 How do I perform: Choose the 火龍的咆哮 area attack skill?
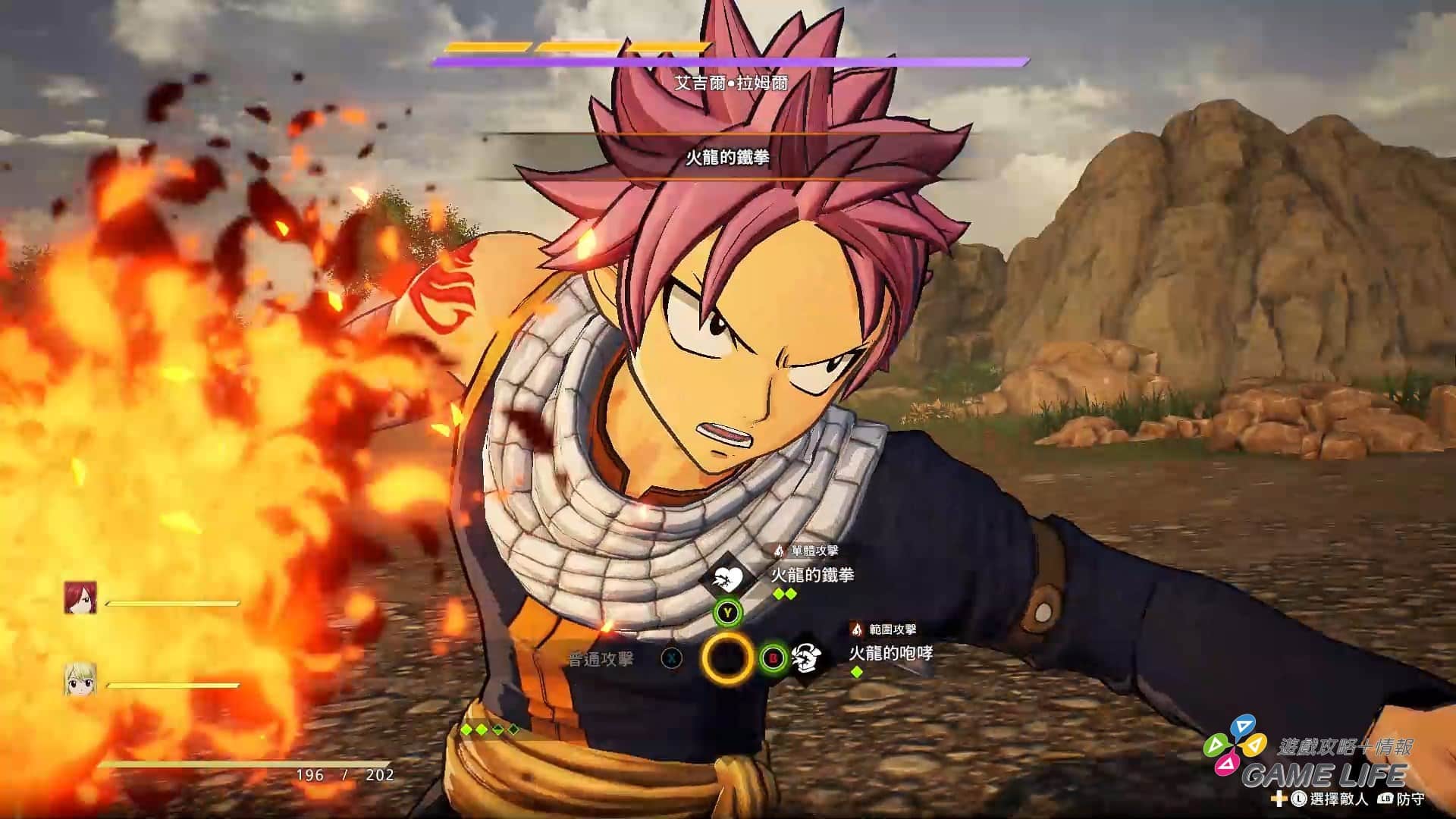coord(890,653)
